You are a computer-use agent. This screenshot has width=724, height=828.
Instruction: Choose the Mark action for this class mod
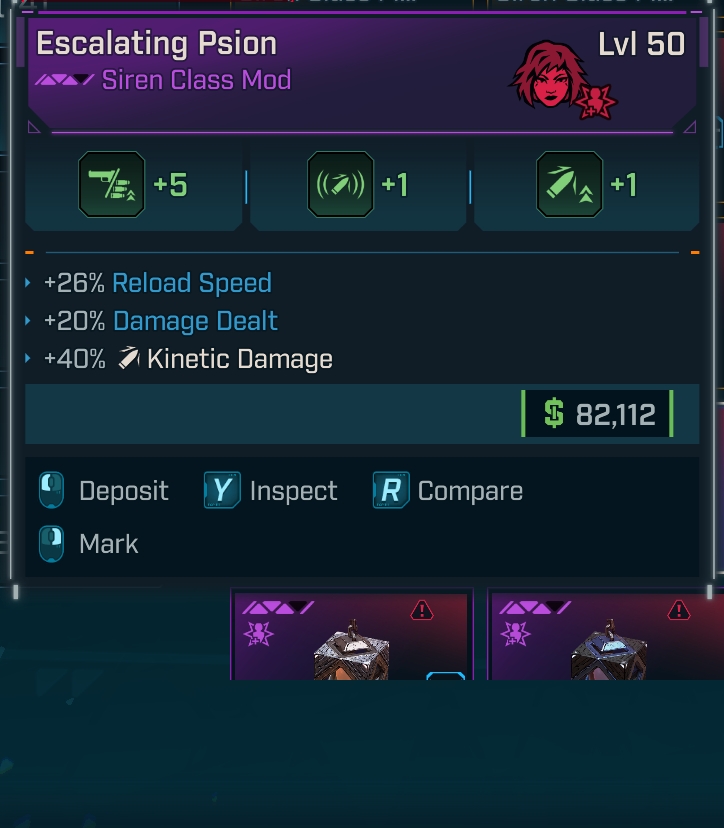coord(90,544)
